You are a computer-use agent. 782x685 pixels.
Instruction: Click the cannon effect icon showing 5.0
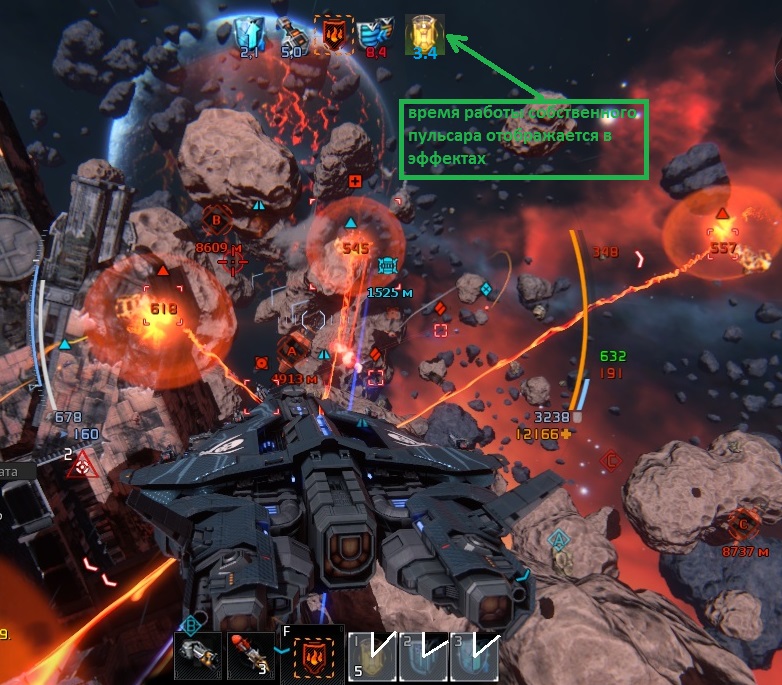[291, 32]
